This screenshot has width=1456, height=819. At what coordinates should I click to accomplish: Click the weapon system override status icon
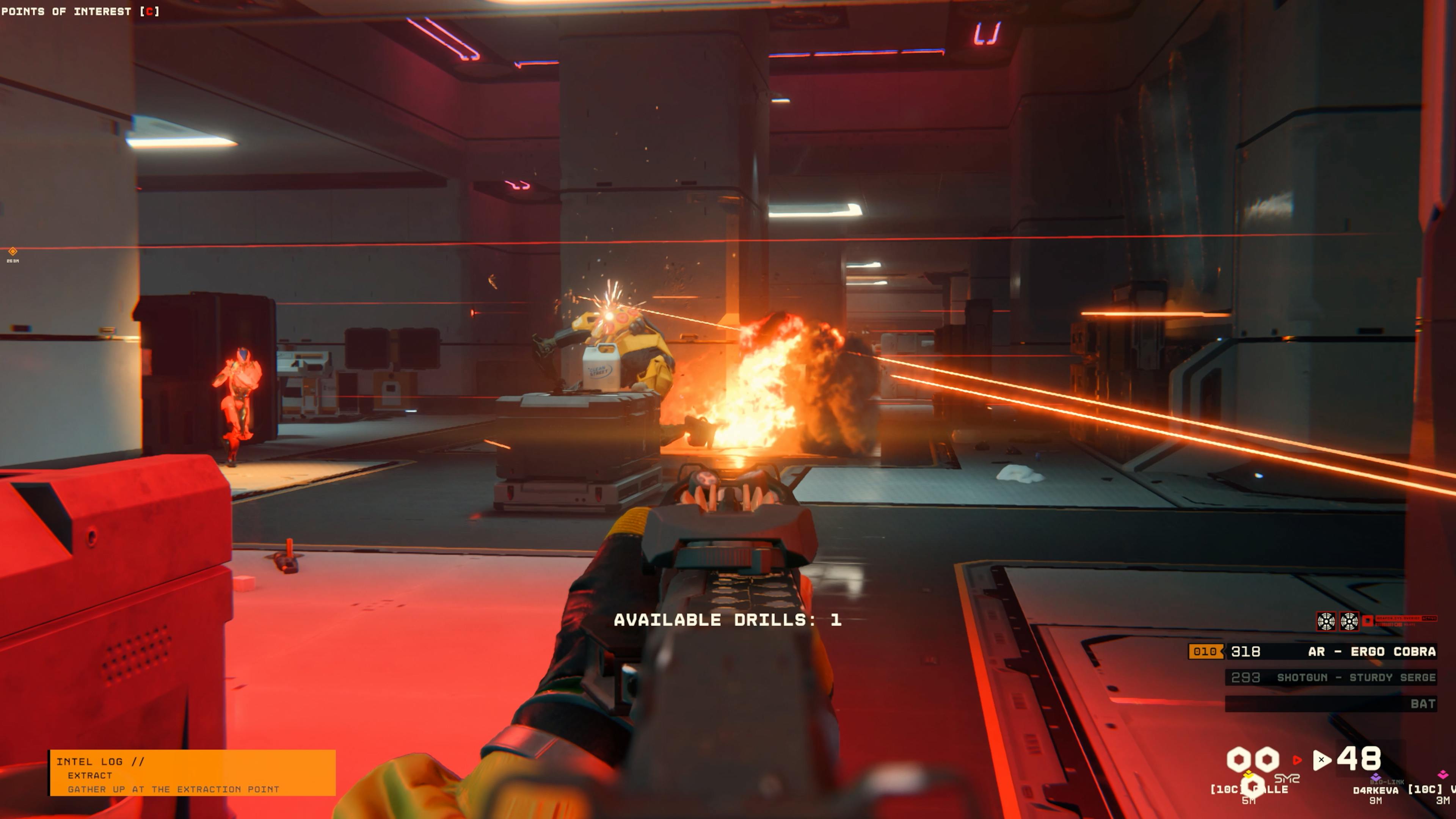pyautogui.click(x=1368, y=621)
